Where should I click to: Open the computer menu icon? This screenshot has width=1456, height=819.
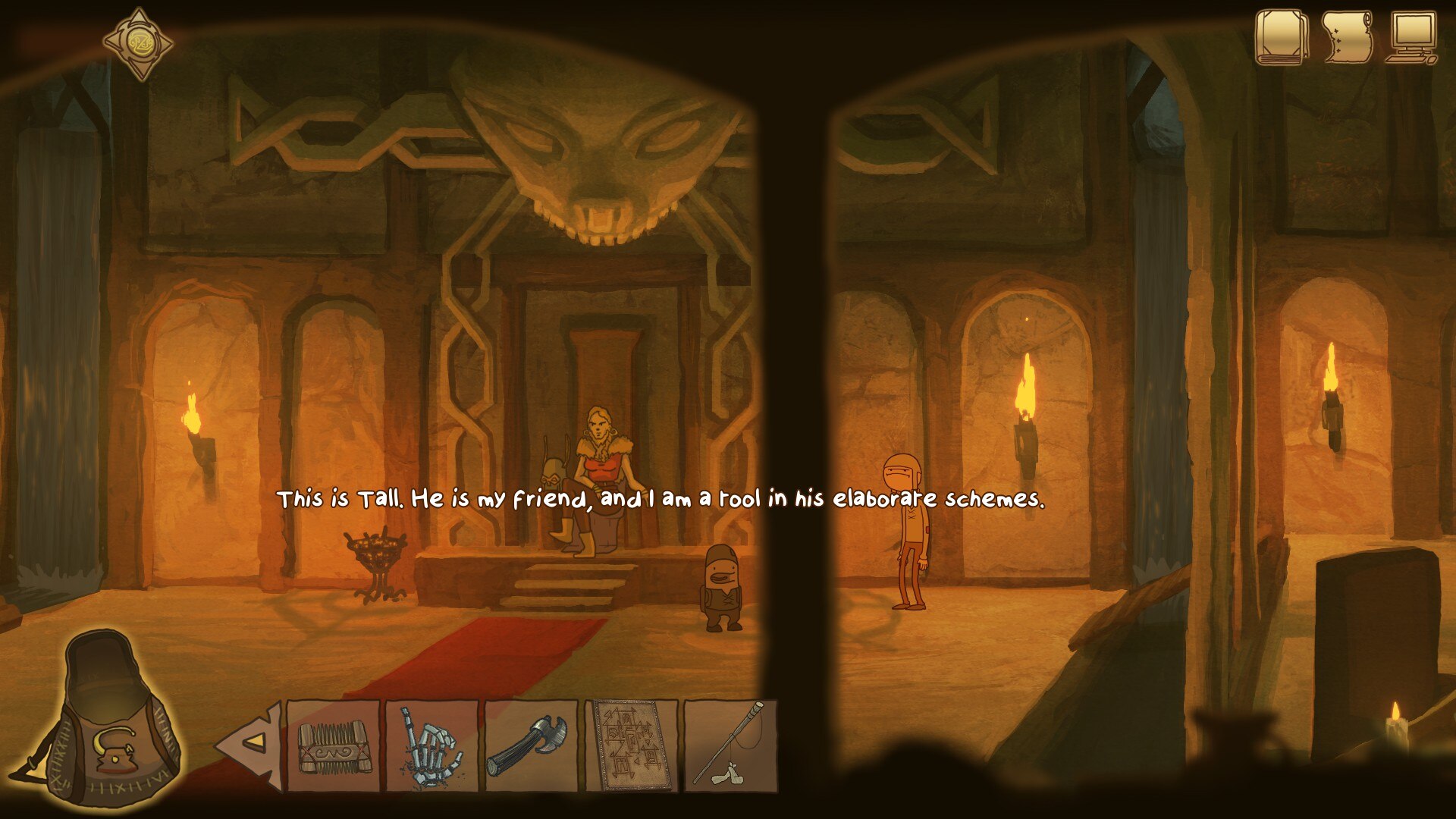(1412, 38)
